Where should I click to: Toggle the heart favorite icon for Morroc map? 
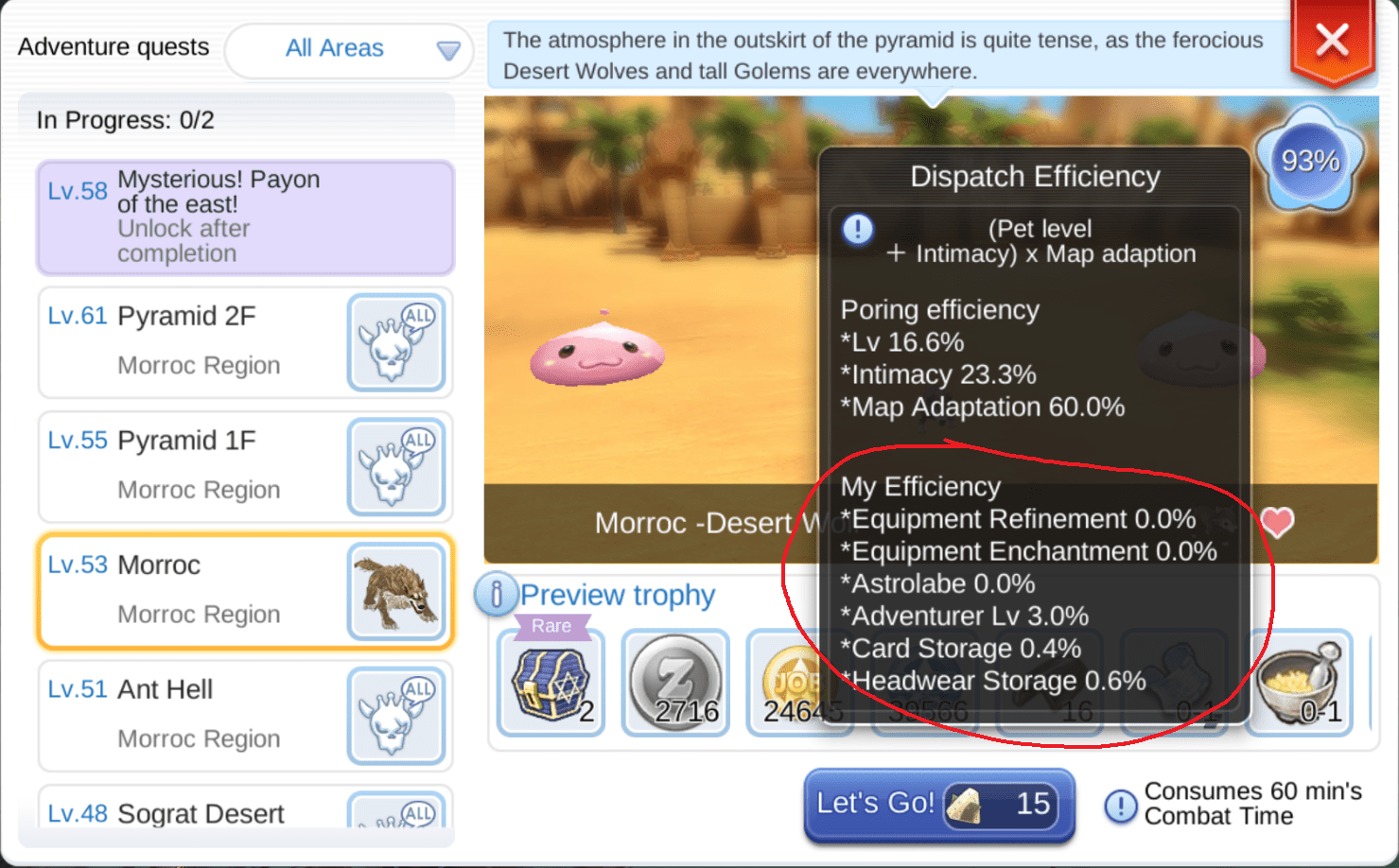pyautogui.click(x=1278, y=522)
